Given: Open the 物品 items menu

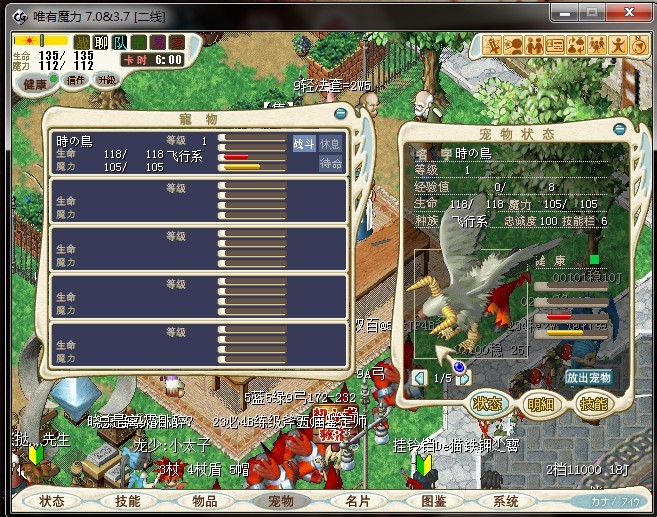Looking at the screenshot, I should (x=204, y=501).
